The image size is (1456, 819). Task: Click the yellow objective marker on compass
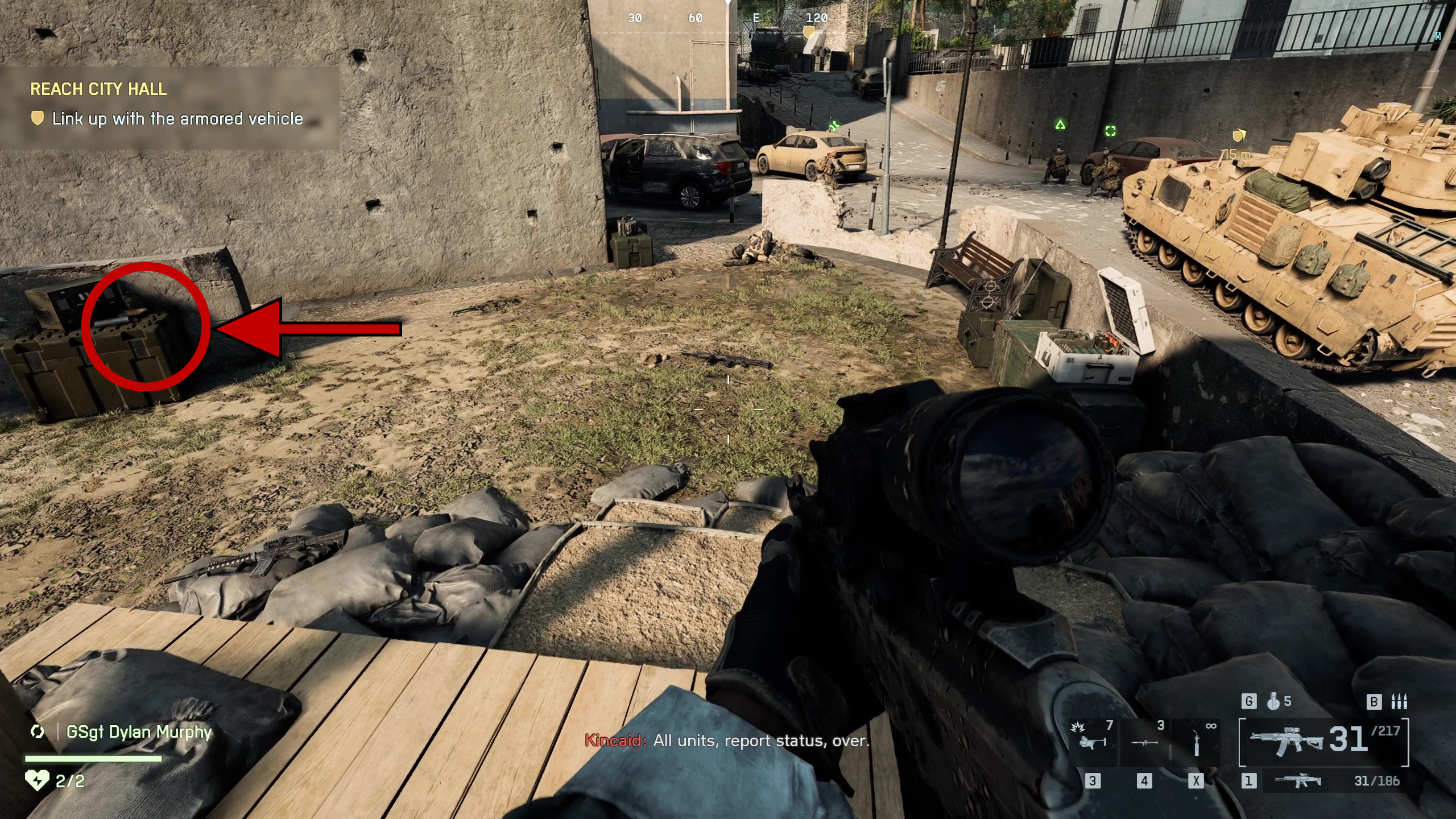(x=808, y=32)
